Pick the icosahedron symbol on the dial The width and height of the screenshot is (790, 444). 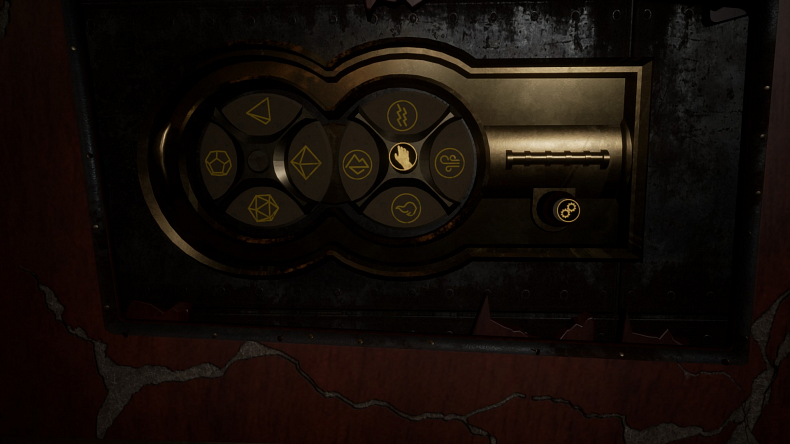click(x=262, y=208)
